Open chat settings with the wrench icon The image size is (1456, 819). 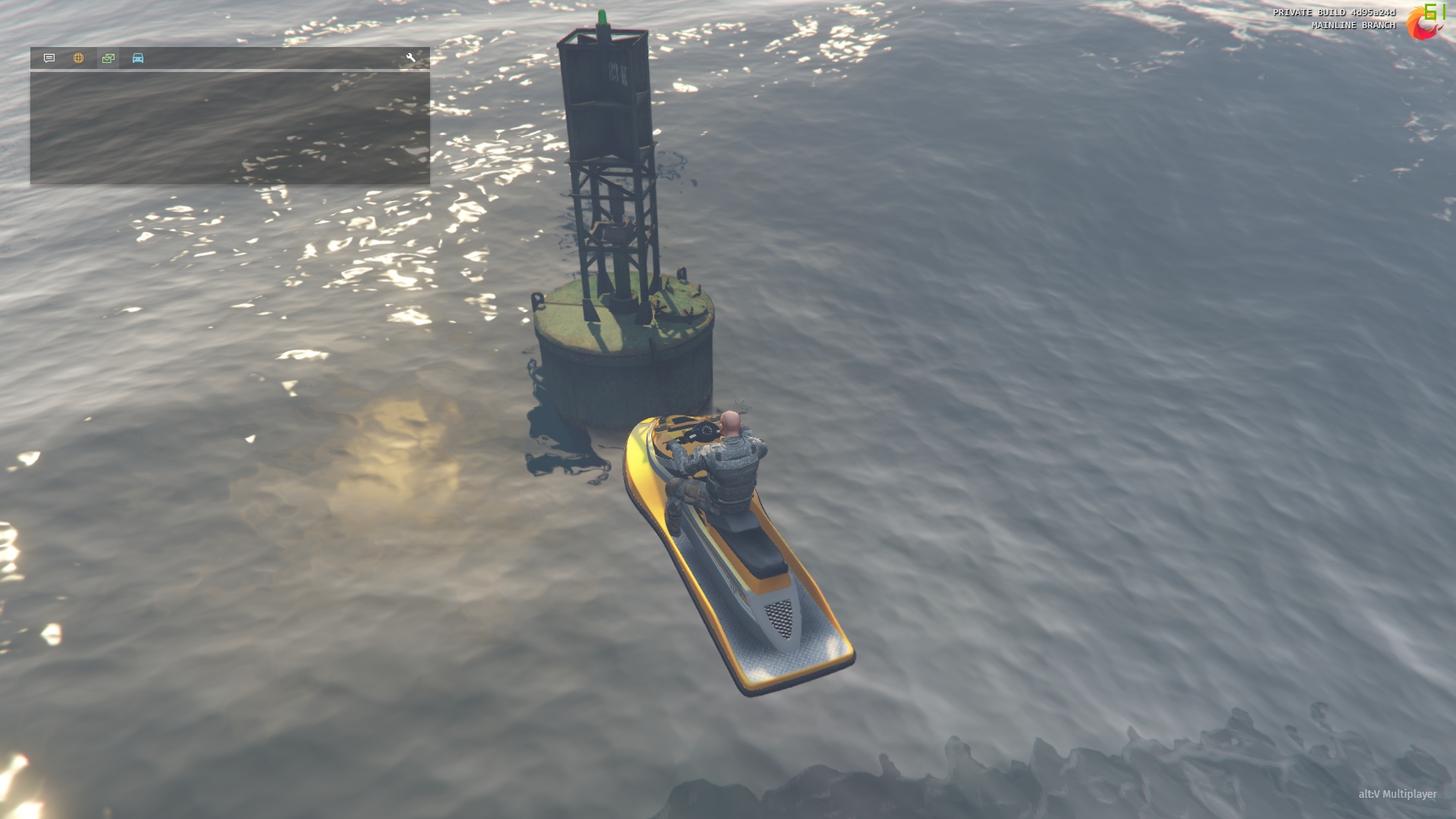(x=410, y=58)
